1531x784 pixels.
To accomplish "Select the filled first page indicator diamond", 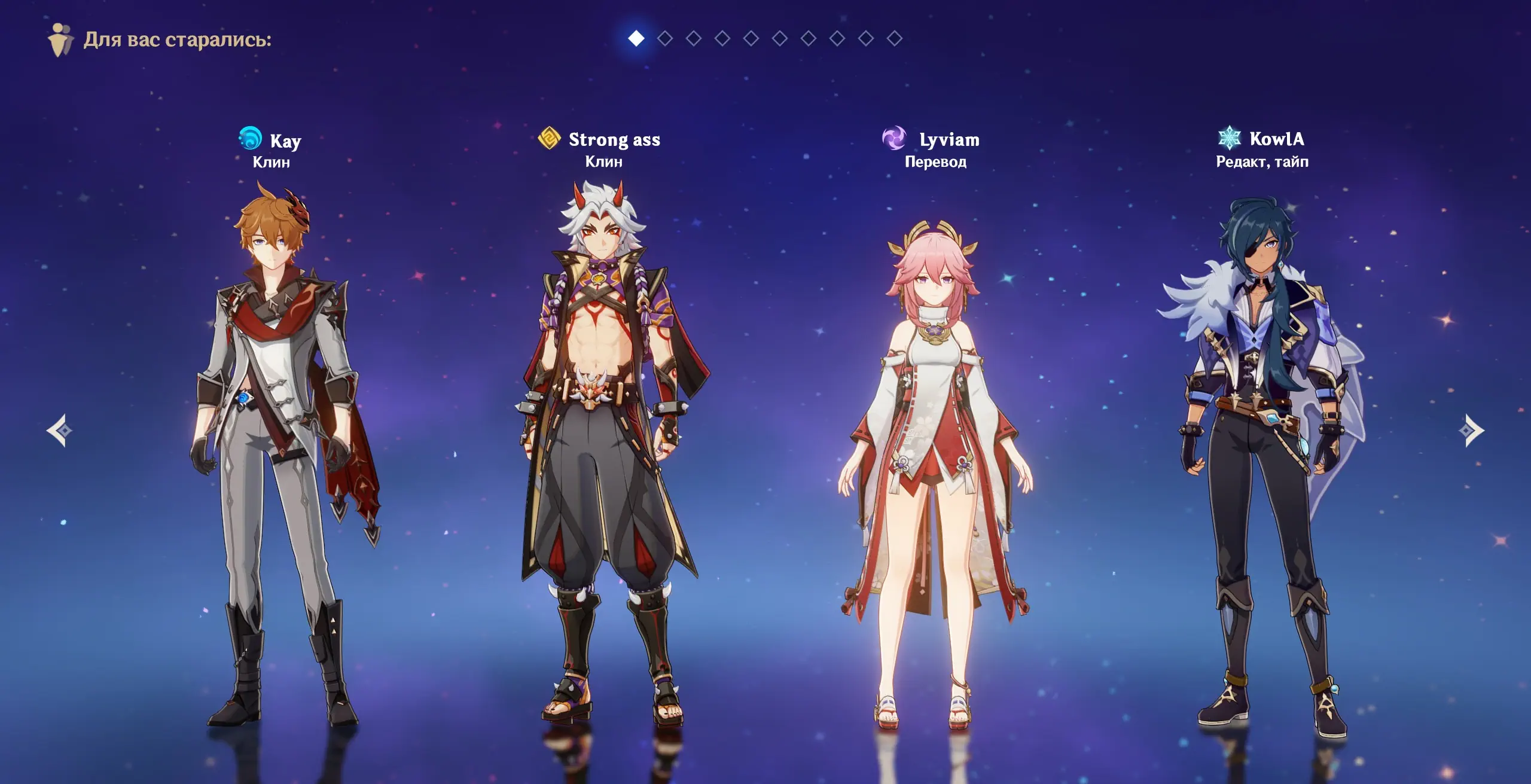I will point(636,39).
